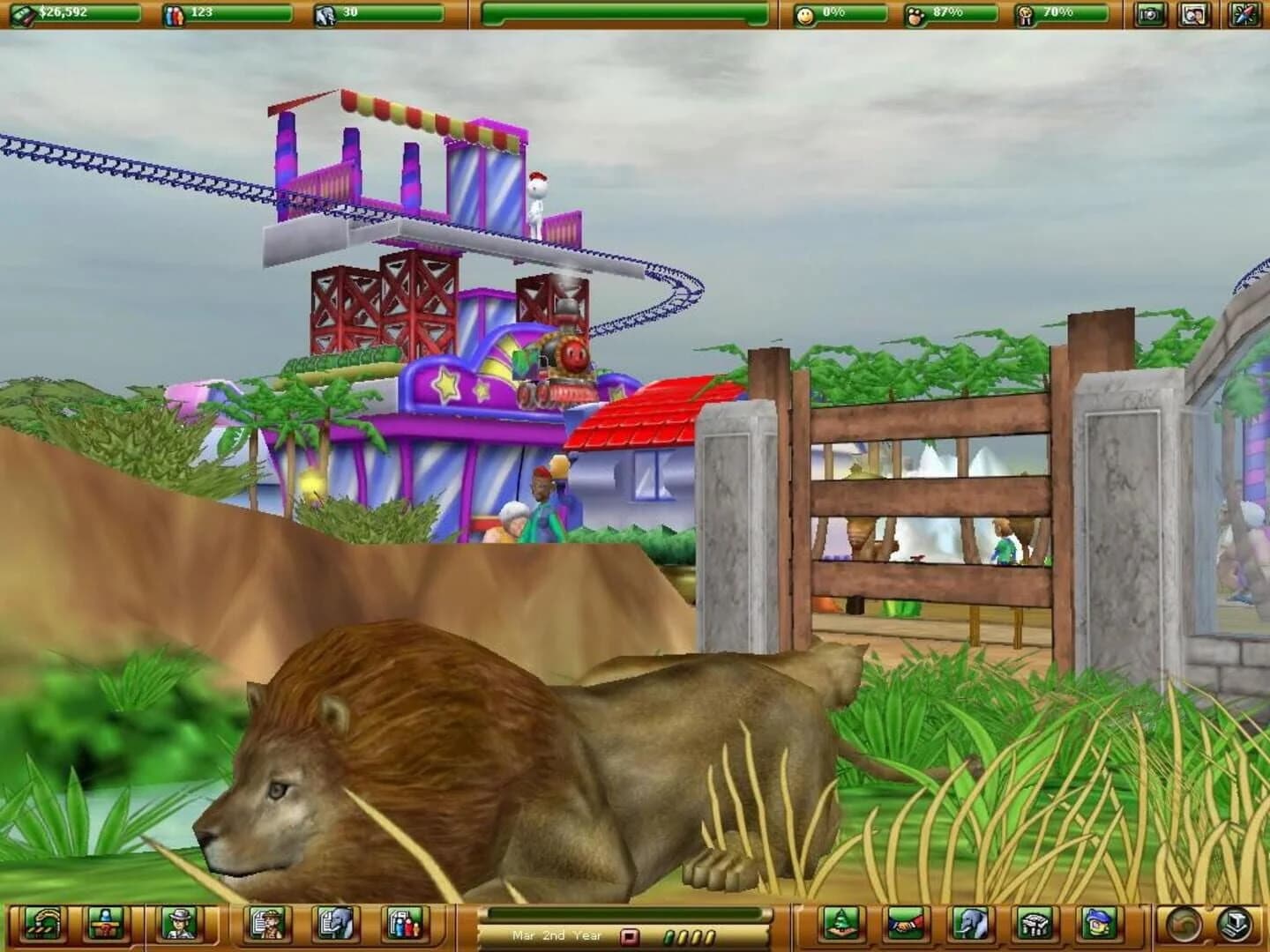Screen dimensions: 1270x952
Task: Select the information booth tool
Action: (106, 926)
